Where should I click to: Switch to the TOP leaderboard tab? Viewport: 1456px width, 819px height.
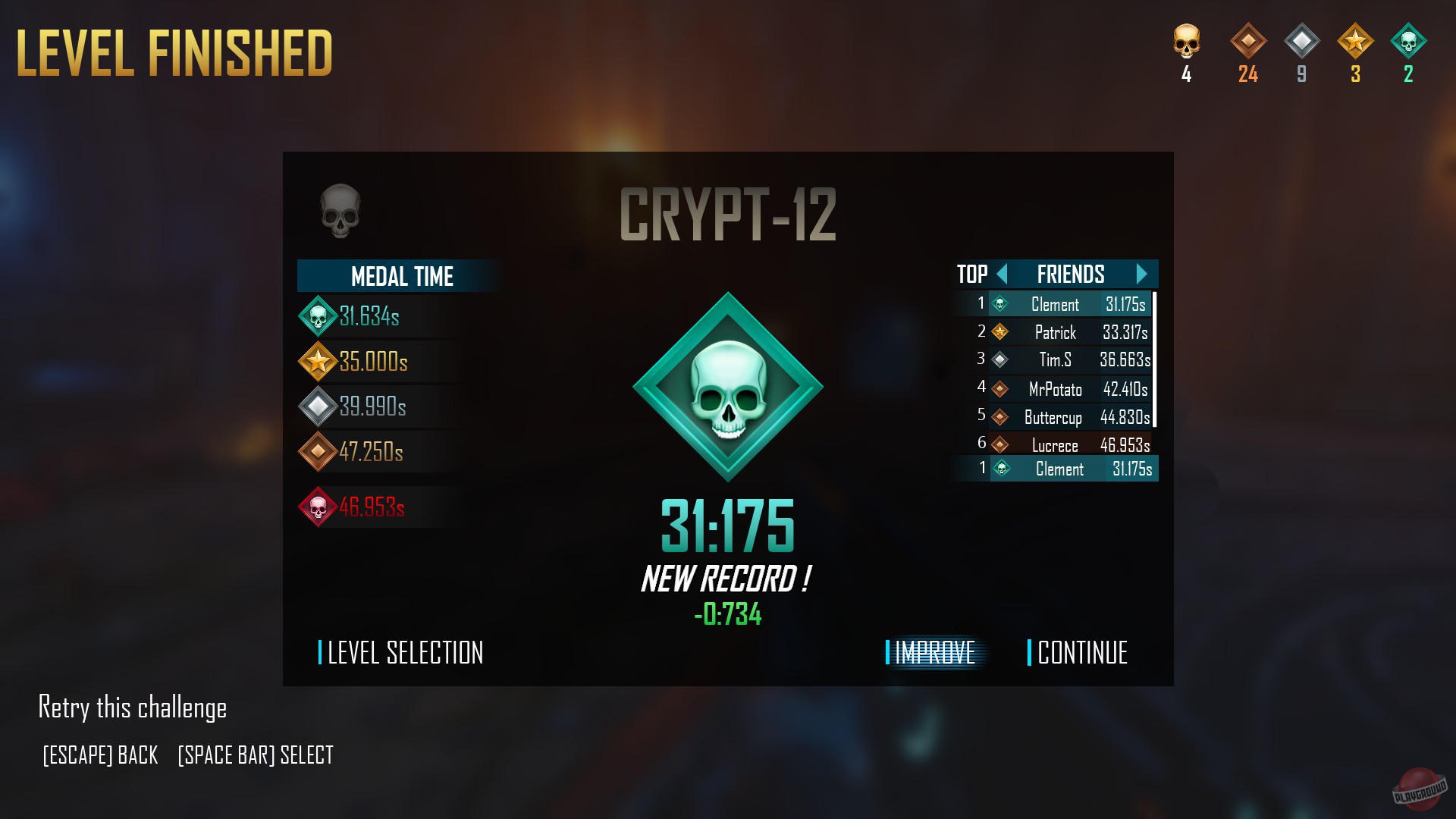[971, 275]
